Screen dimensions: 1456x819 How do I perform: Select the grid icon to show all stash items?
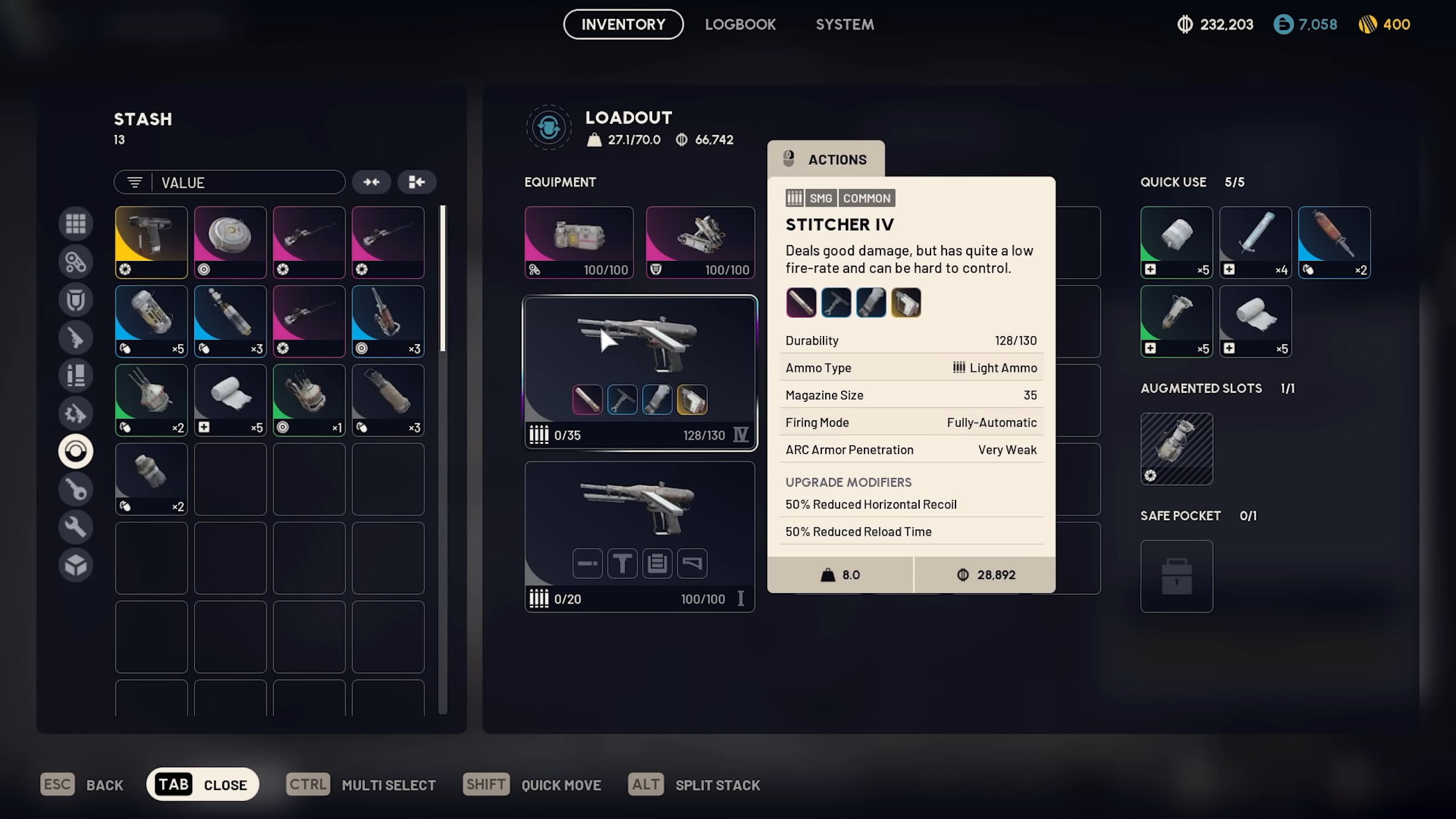point(76,224)
